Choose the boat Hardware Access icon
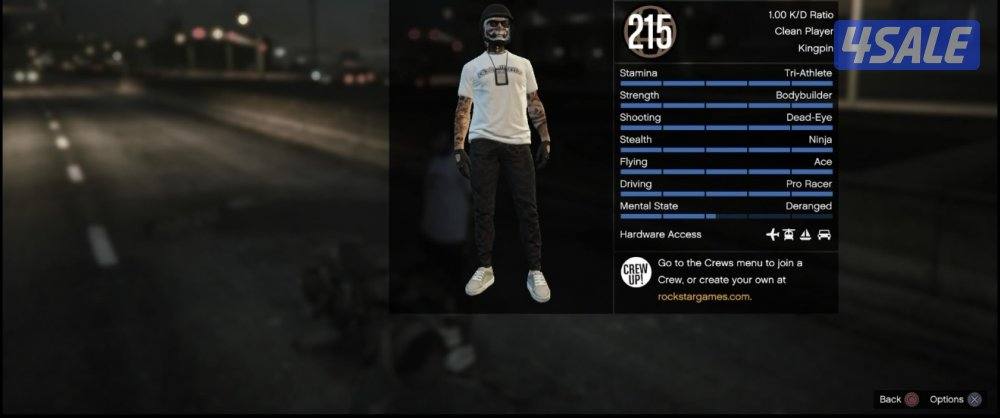The width and height of the screenshot is (1000, 418). [x=806, y=235]
